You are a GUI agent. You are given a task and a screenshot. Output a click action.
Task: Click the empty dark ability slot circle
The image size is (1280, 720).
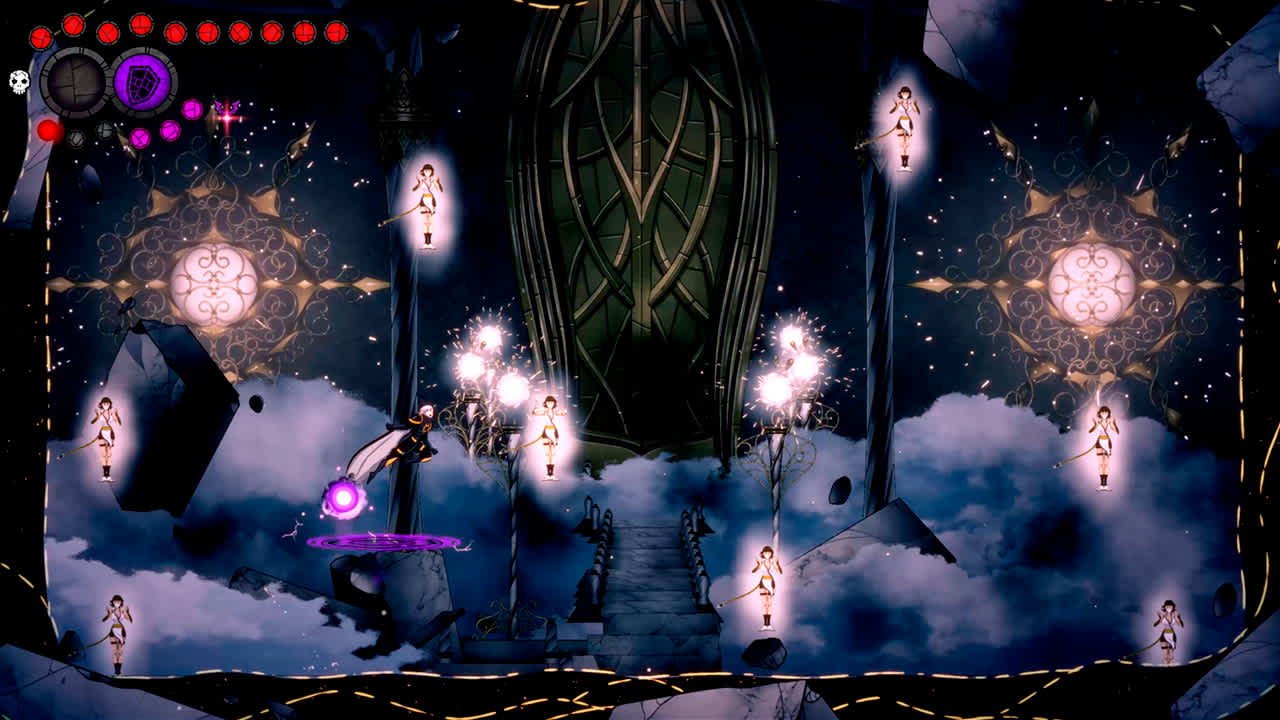[x=76, y=82]
